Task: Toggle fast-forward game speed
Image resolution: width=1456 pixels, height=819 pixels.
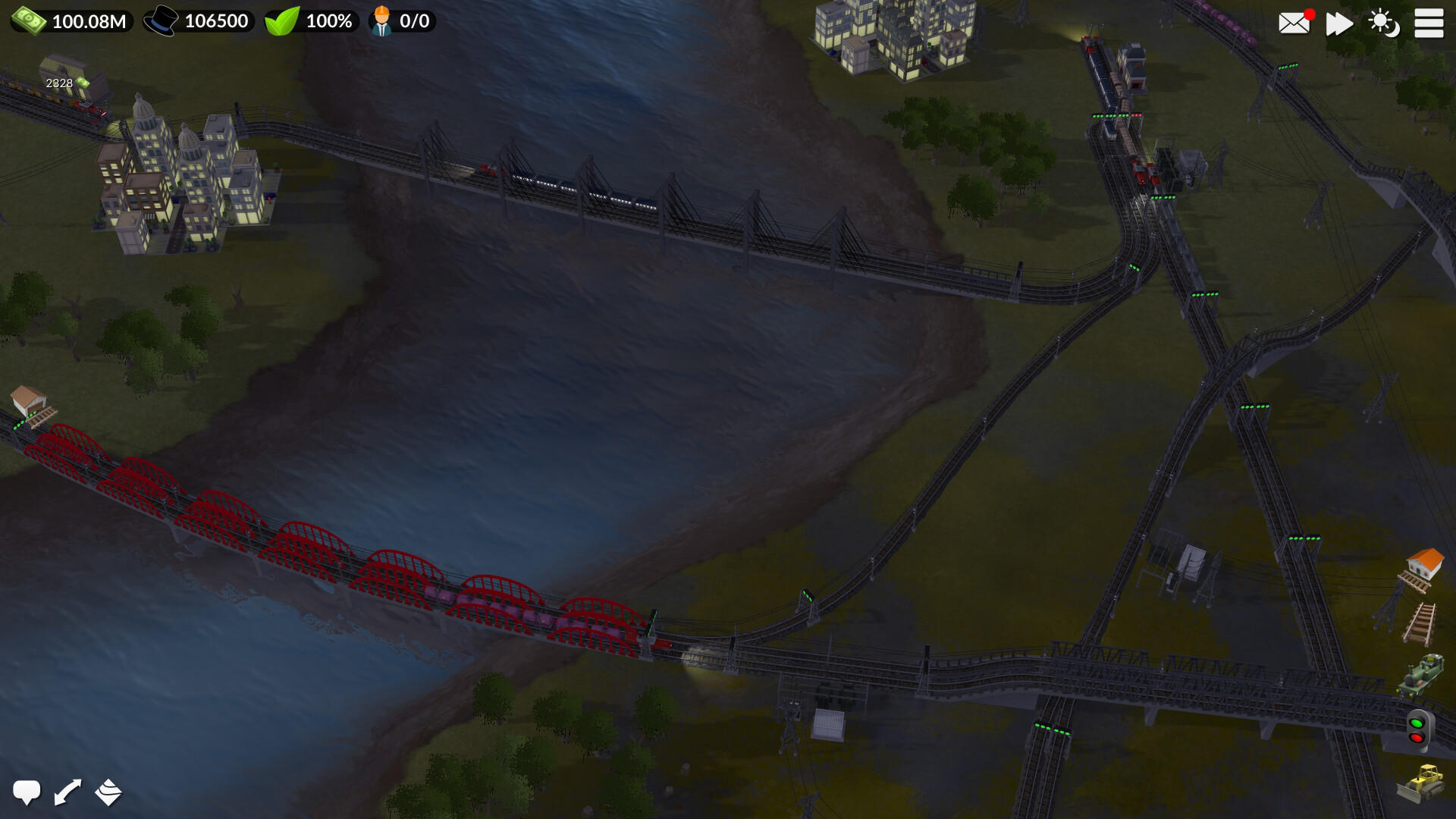Action: tap(1339, 23)
